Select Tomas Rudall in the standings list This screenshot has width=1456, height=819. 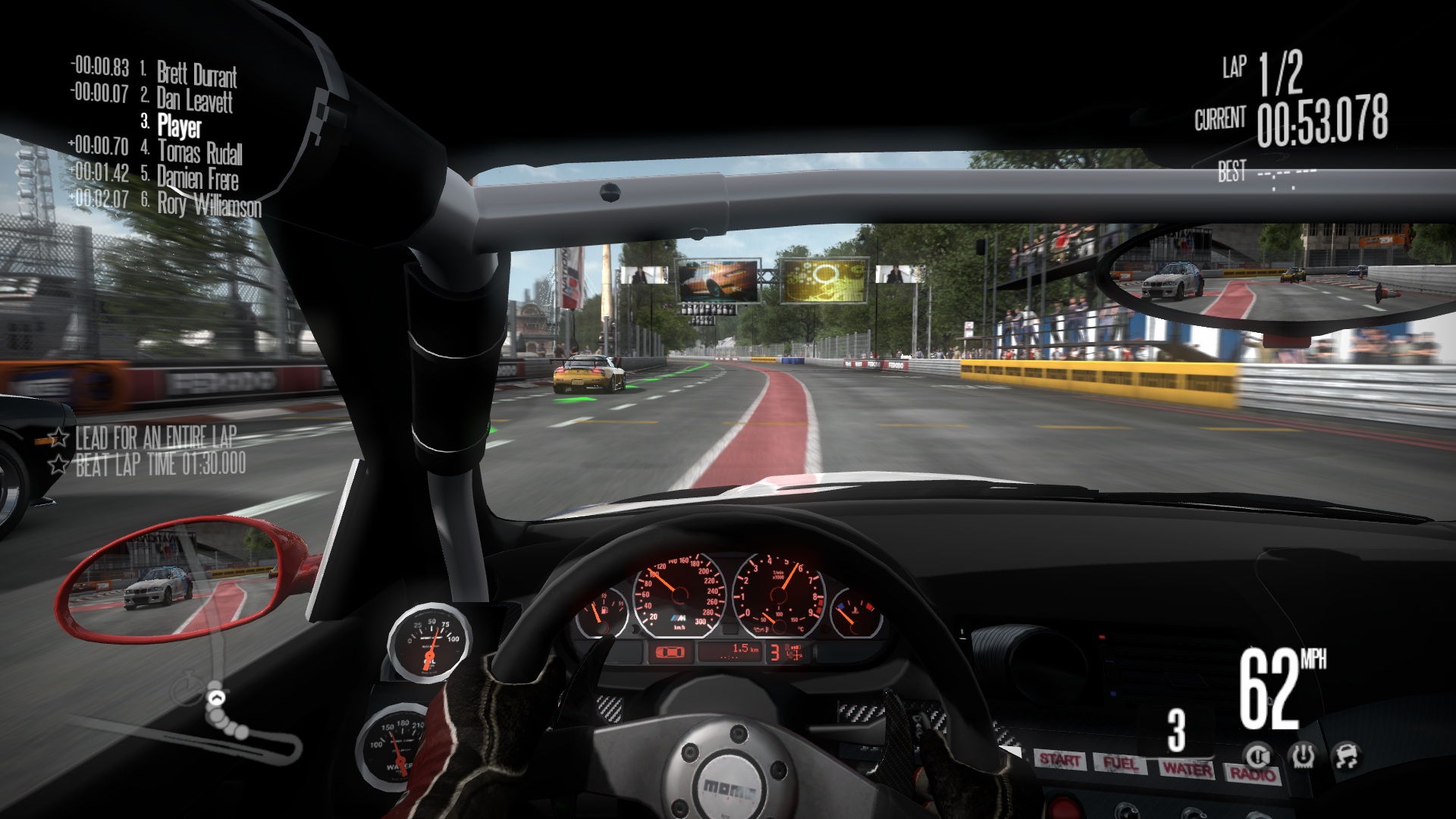point(199,152)
